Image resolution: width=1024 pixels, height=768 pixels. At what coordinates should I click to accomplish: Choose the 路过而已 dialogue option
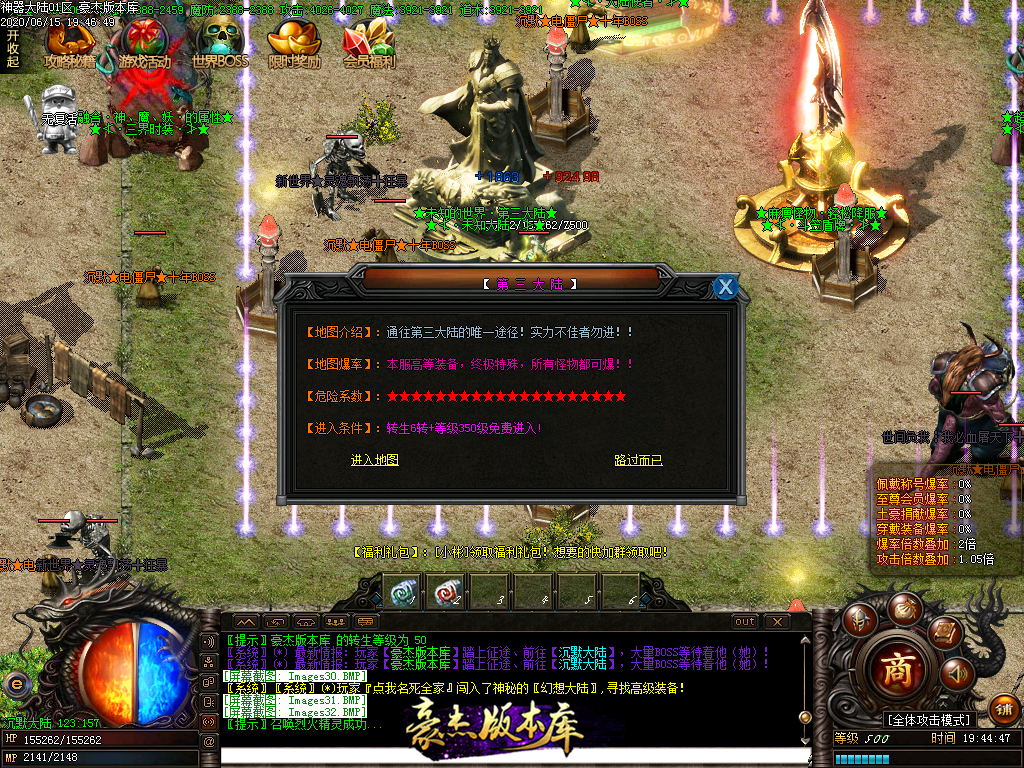(638, 460)
